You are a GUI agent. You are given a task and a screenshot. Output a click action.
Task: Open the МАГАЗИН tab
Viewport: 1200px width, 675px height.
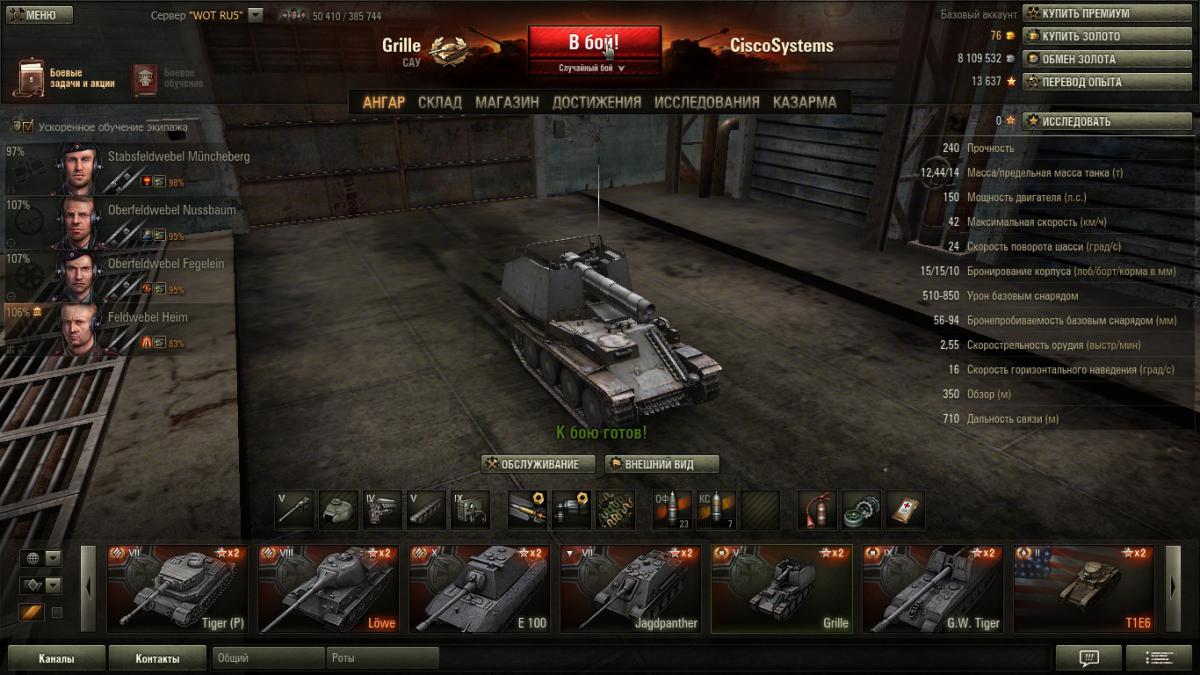tap(507, 102)
